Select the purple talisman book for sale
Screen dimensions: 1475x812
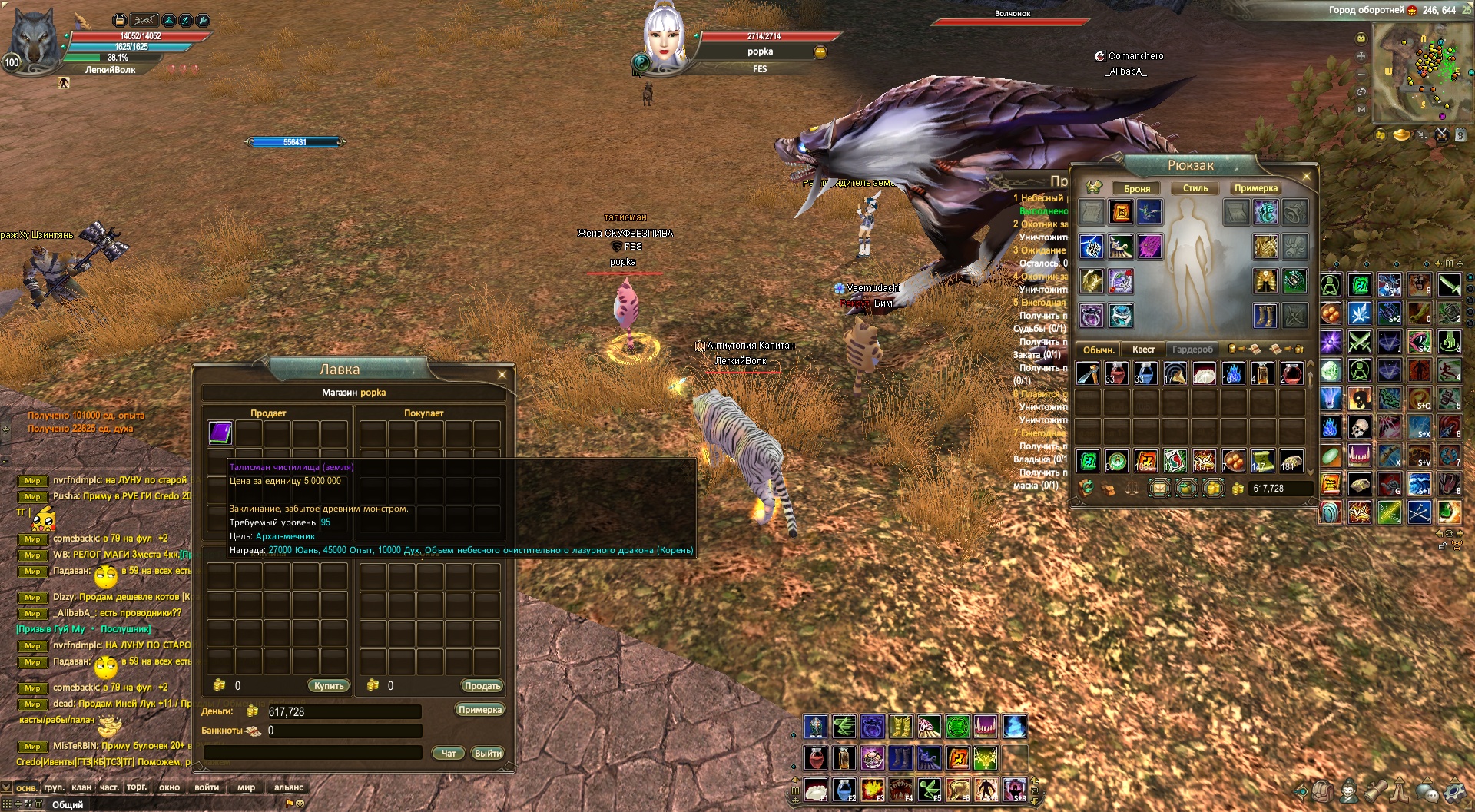tap(220, 433)
